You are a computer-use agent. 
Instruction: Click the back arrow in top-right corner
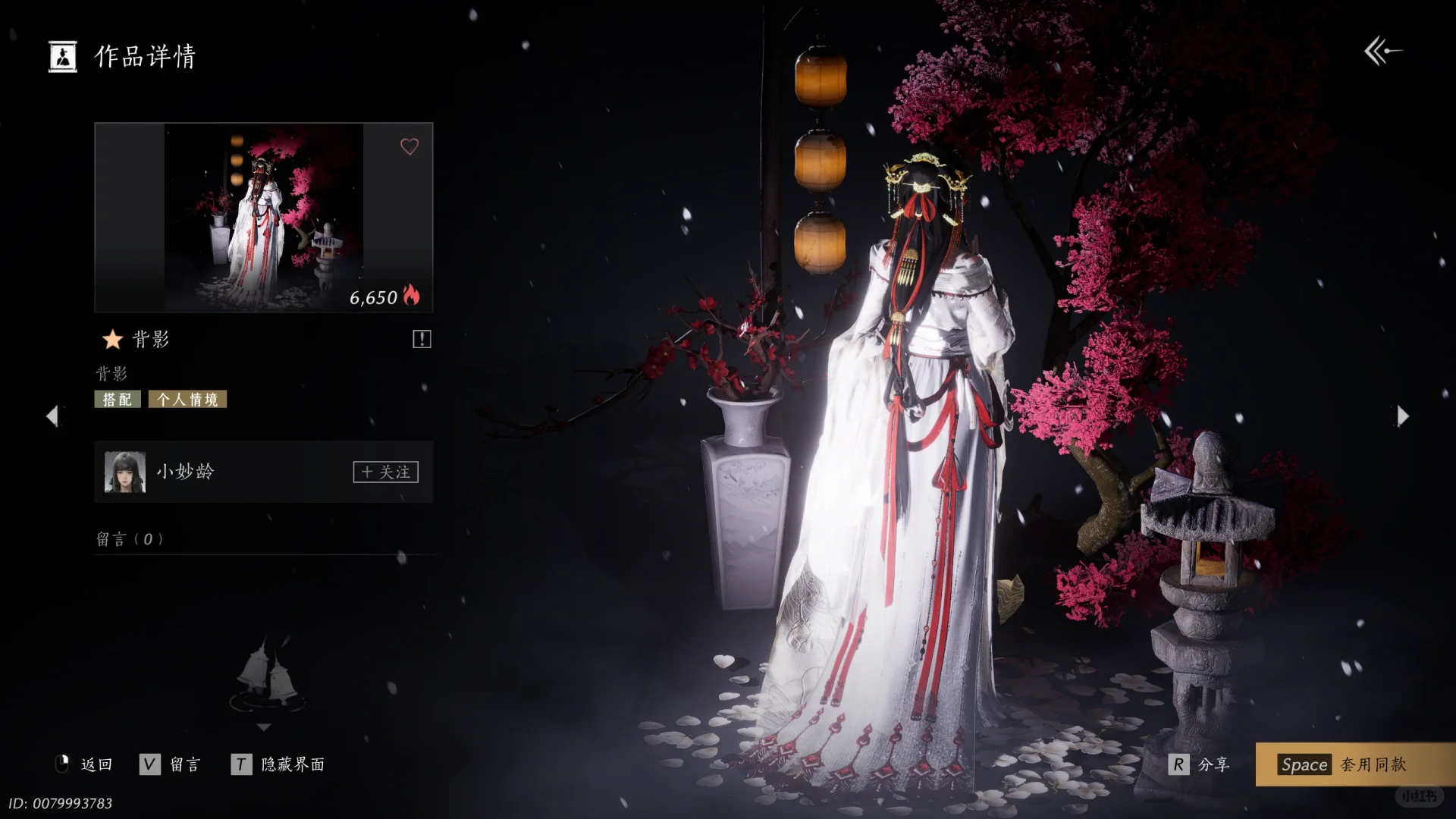[x=1382, y=52]
